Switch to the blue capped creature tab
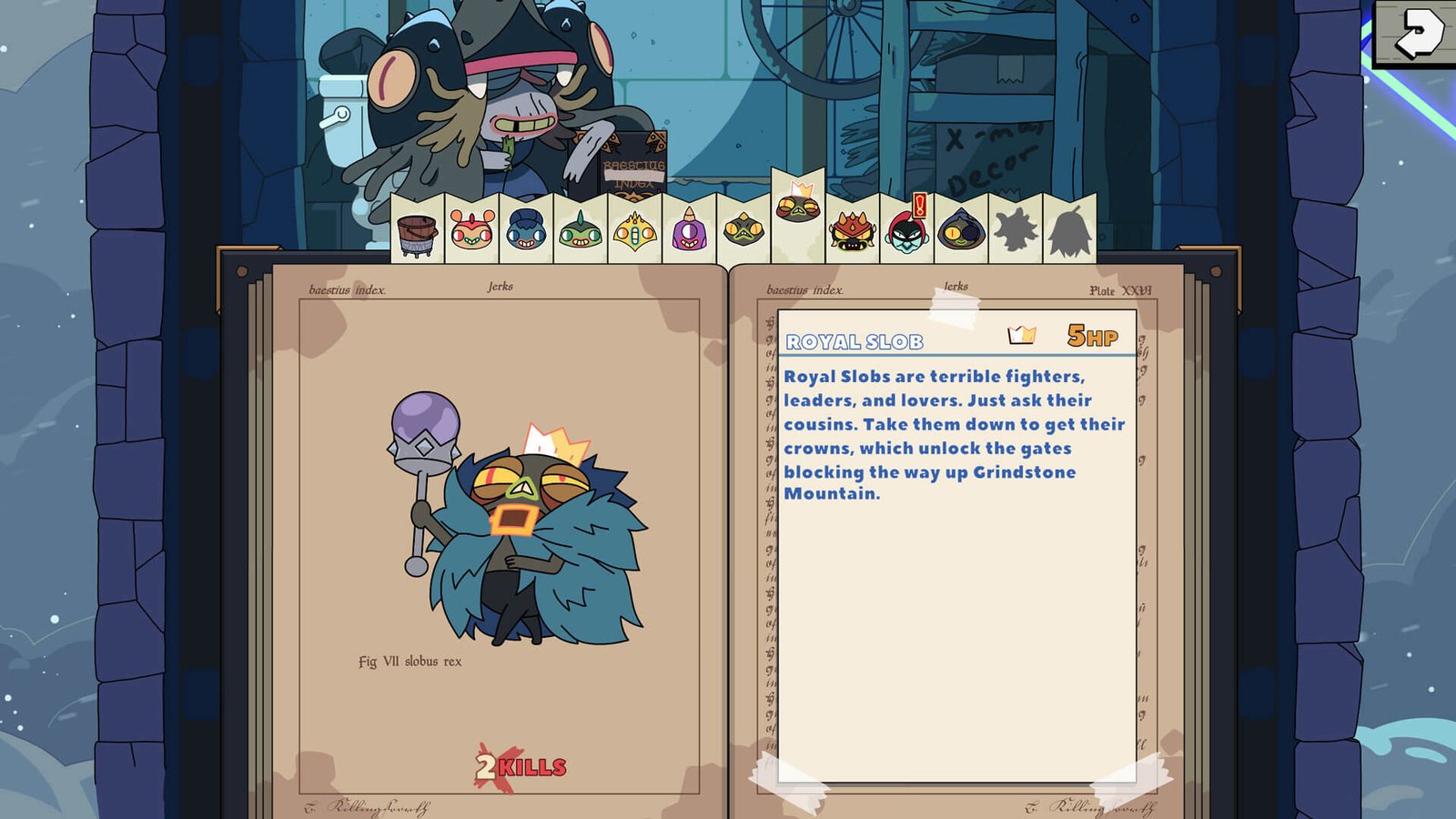Screen dimensions: 1456x819 [526, 230]
